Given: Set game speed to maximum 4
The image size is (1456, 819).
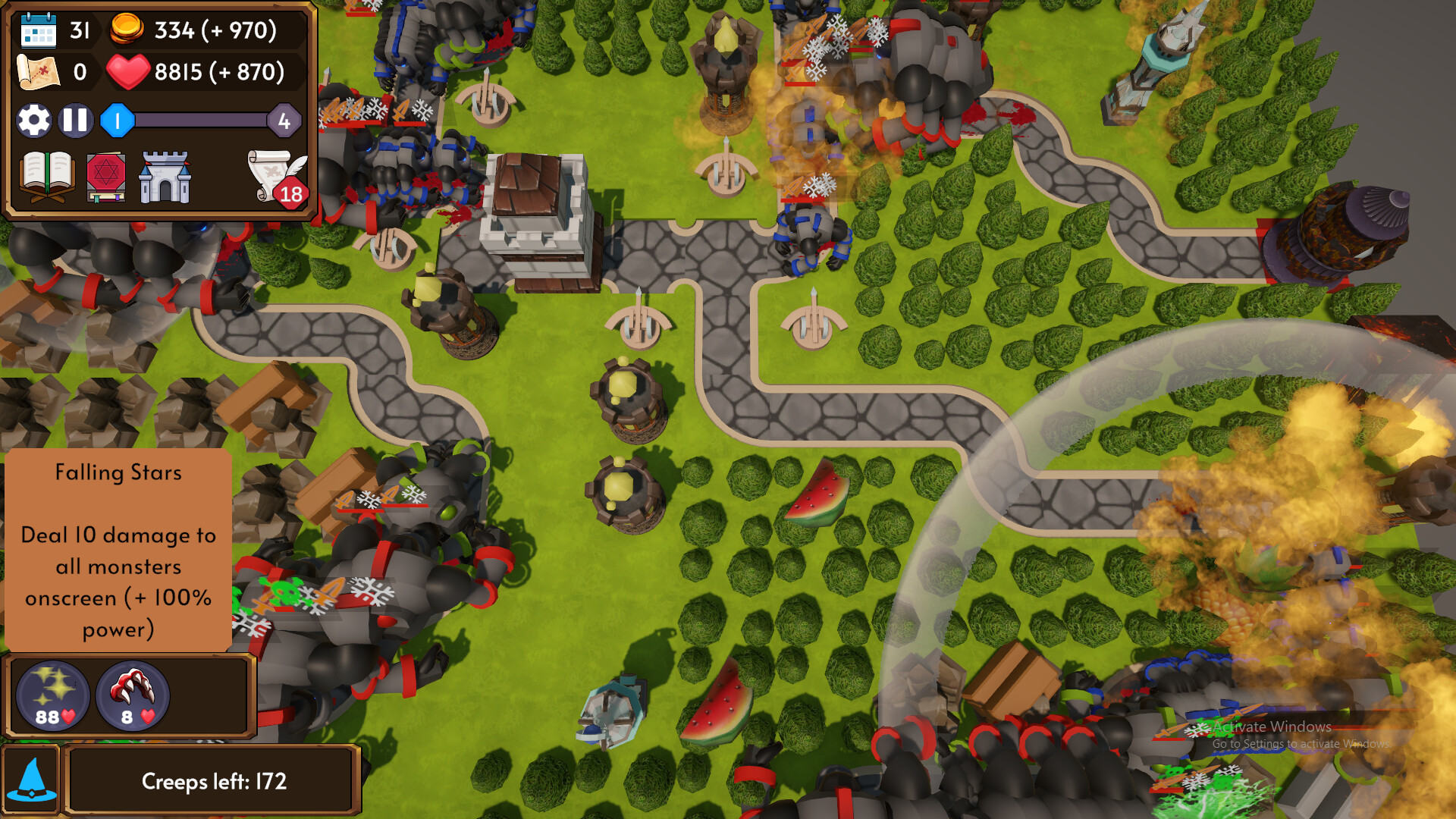Looking at the screenshot, I should (x=284, y=120).
